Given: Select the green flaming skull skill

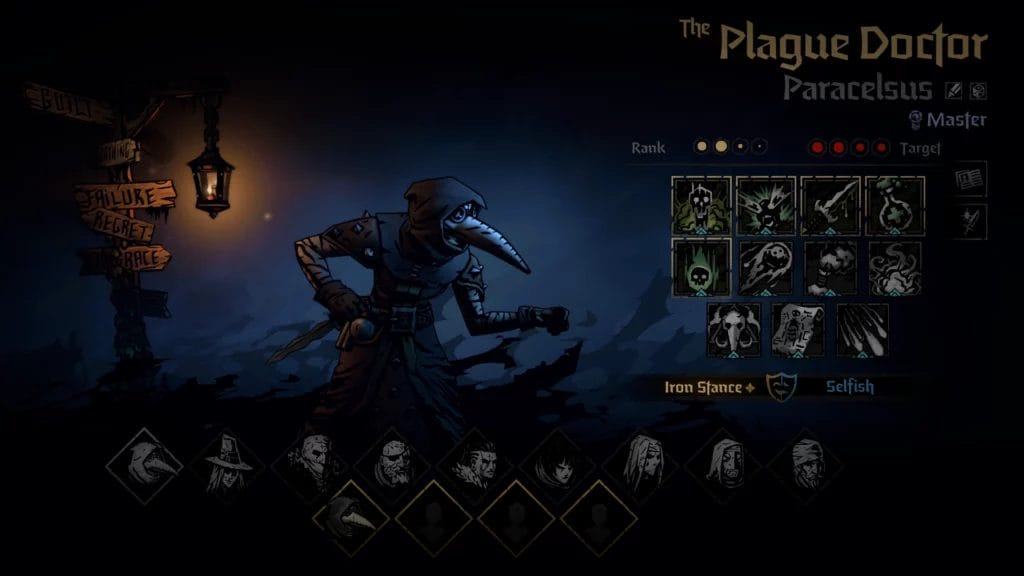Looking at the screenshot, I should (x=701, y=267).
